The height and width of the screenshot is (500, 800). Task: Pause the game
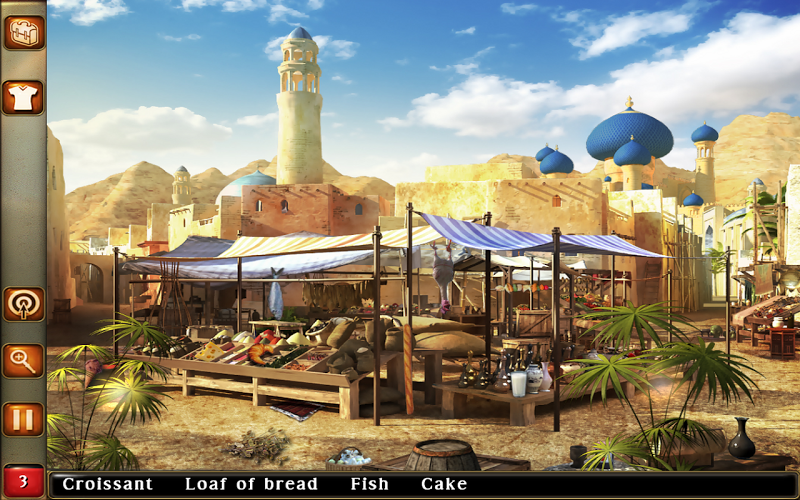coord(23,419)
